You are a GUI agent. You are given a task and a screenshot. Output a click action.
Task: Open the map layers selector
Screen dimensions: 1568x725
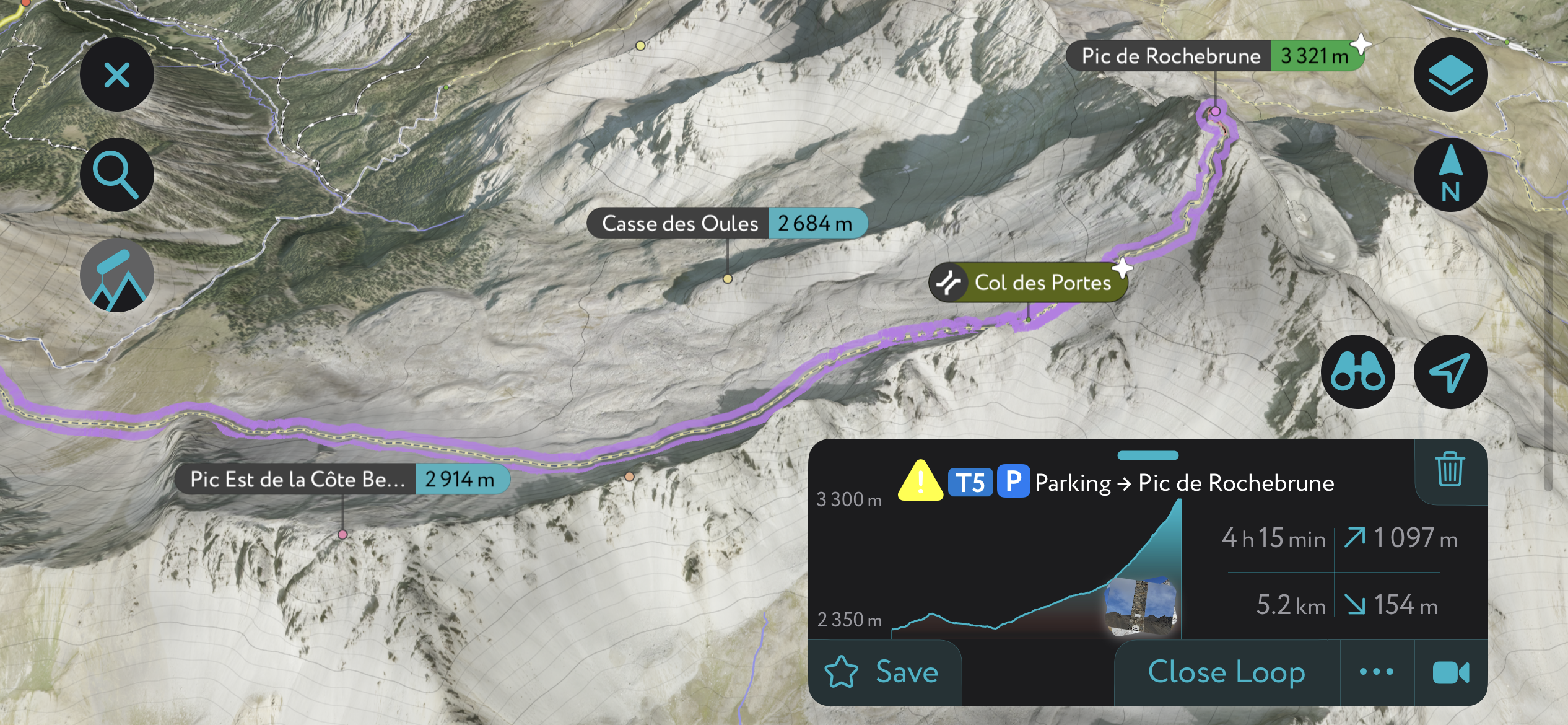pyautogui.click(x=1450, y=74)
